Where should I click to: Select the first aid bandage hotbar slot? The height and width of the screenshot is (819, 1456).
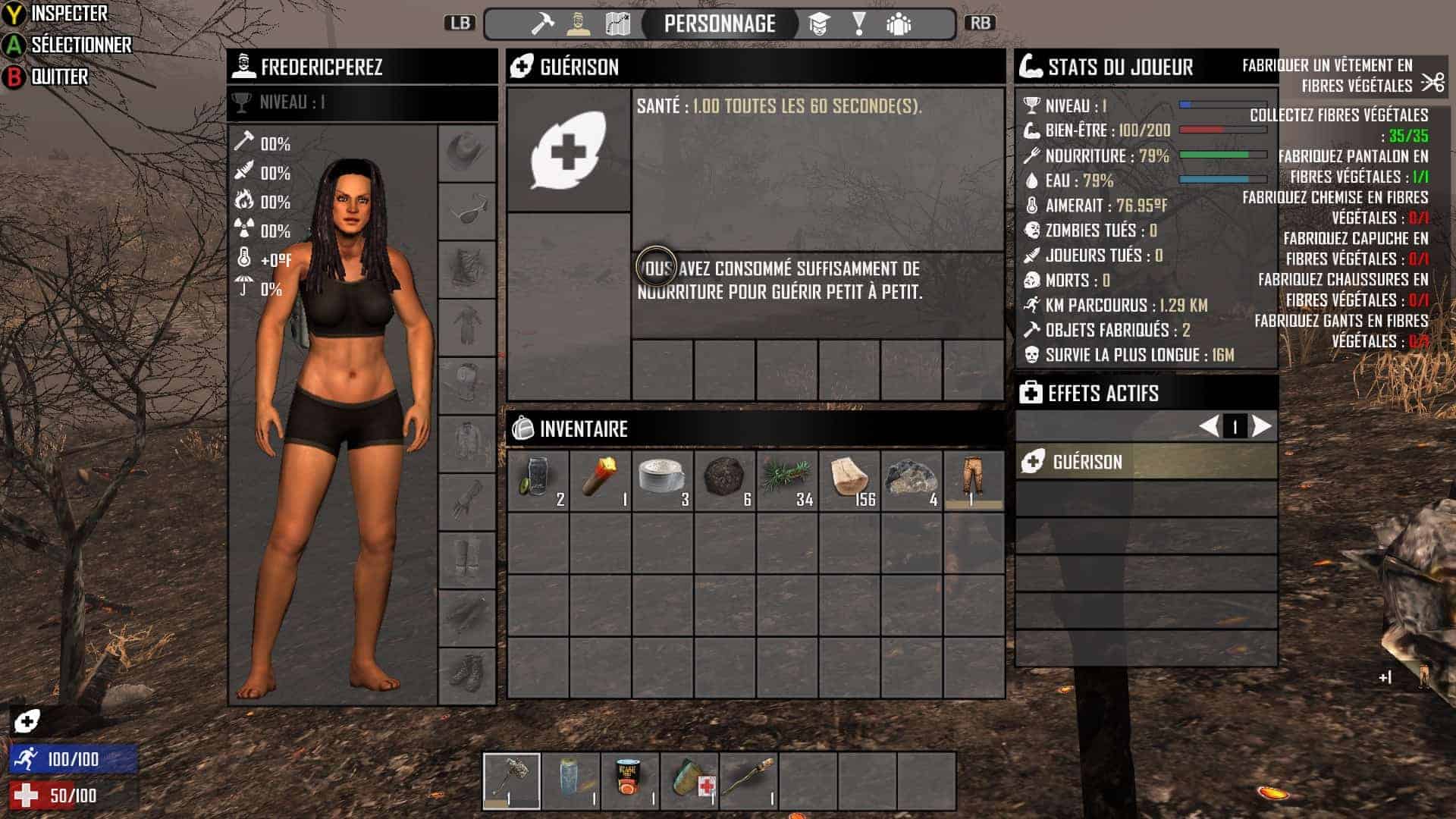[x=689, y=781]
